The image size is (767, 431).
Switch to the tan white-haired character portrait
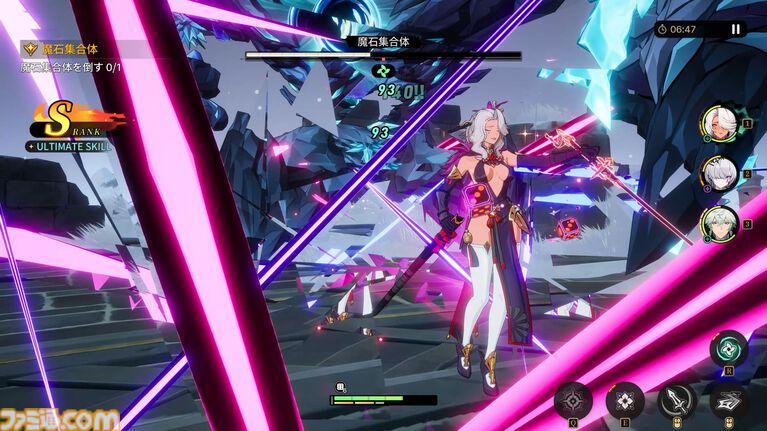[x=719, y=124]
